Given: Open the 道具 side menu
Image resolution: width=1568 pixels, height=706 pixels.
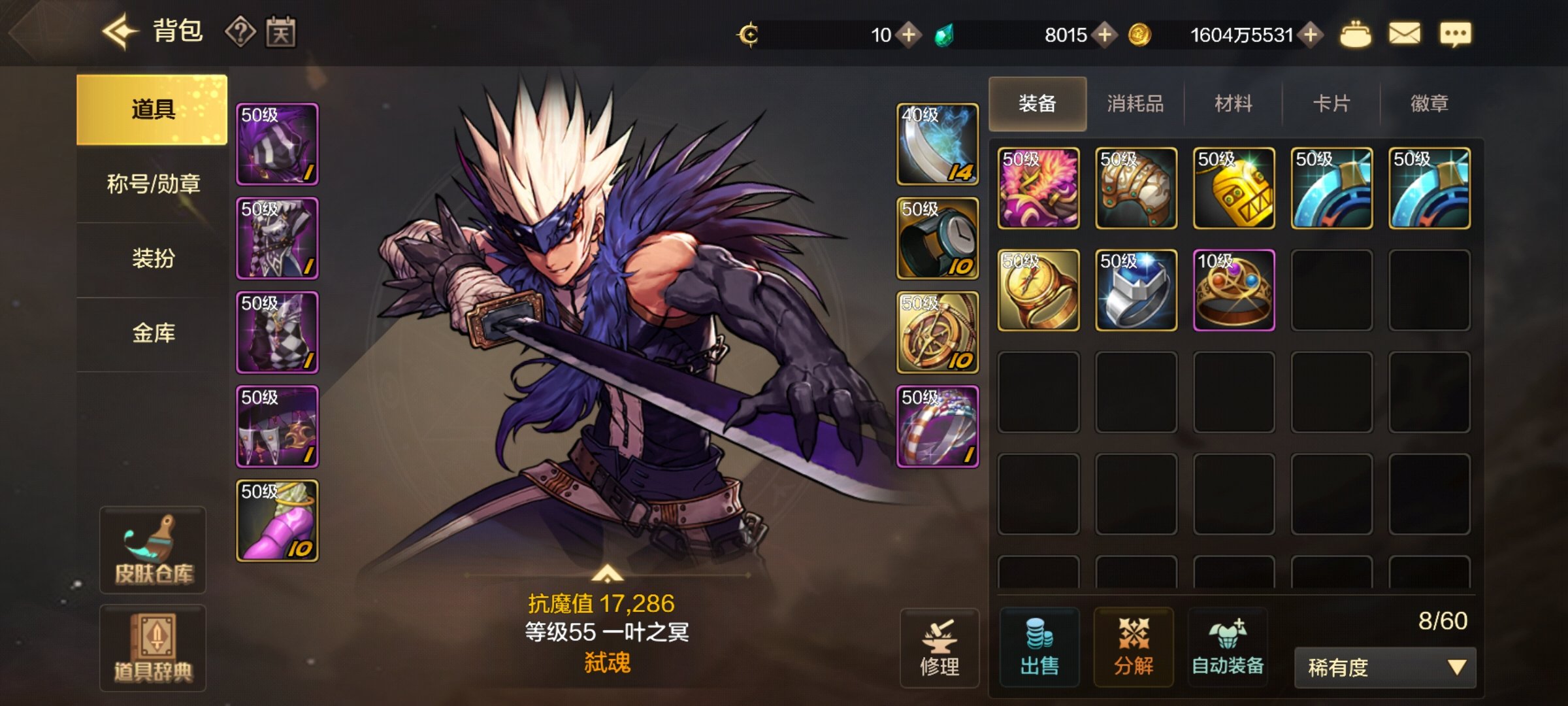Looking at the screenshot, I should [x=152, y=109].
